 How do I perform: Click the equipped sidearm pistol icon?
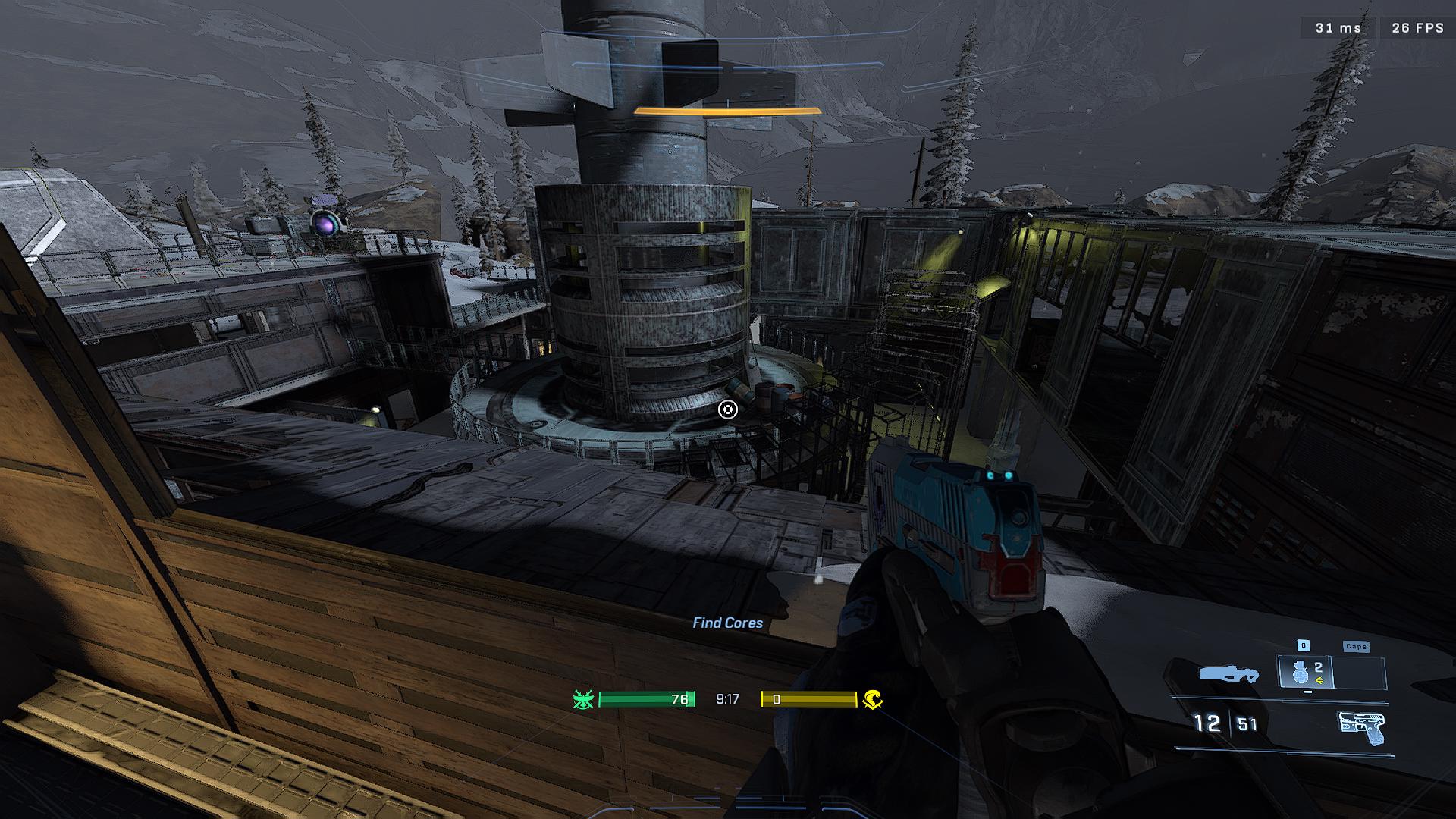1362,728
